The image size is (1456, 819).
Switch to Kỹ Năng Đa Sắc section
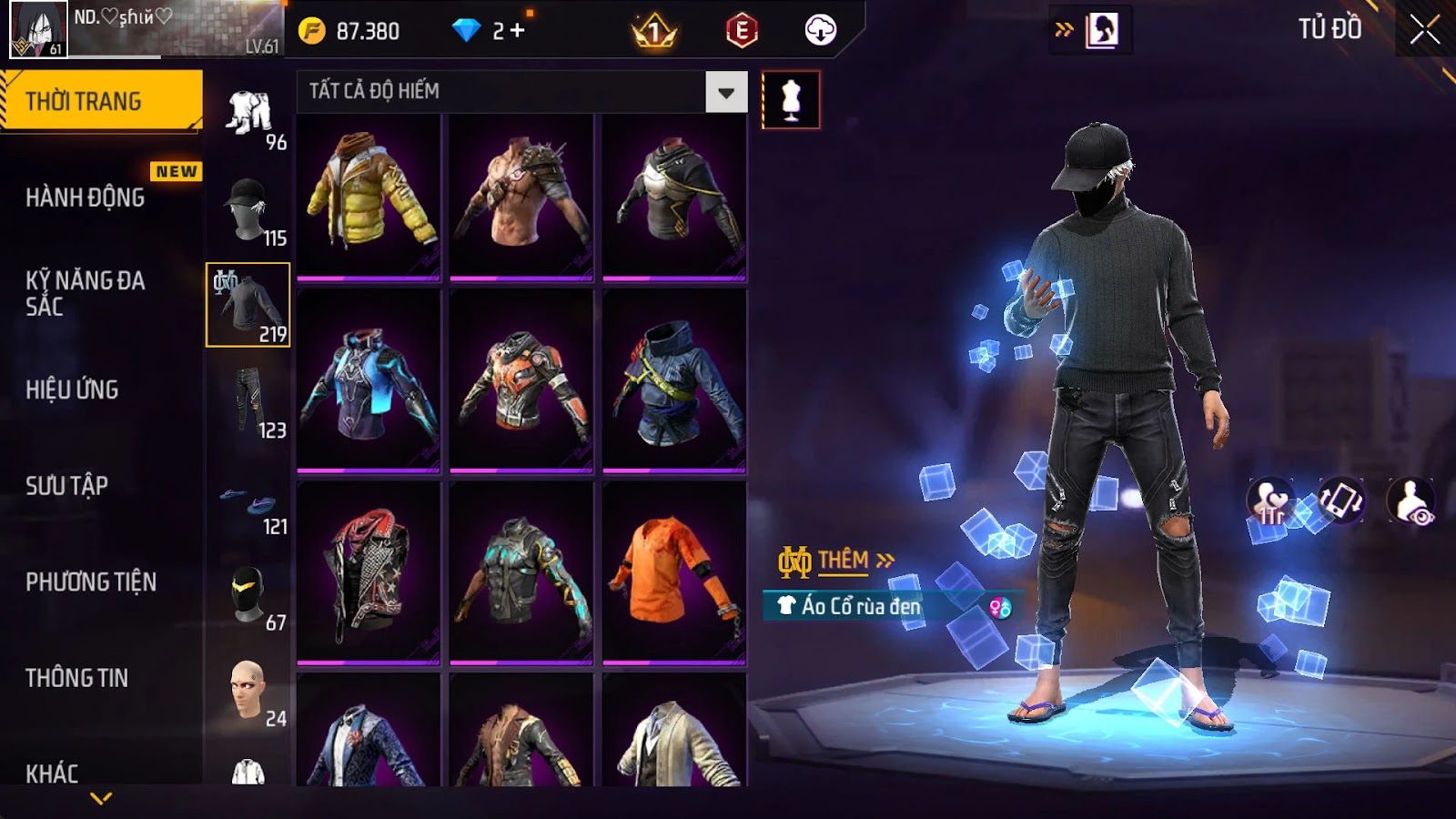86,293
